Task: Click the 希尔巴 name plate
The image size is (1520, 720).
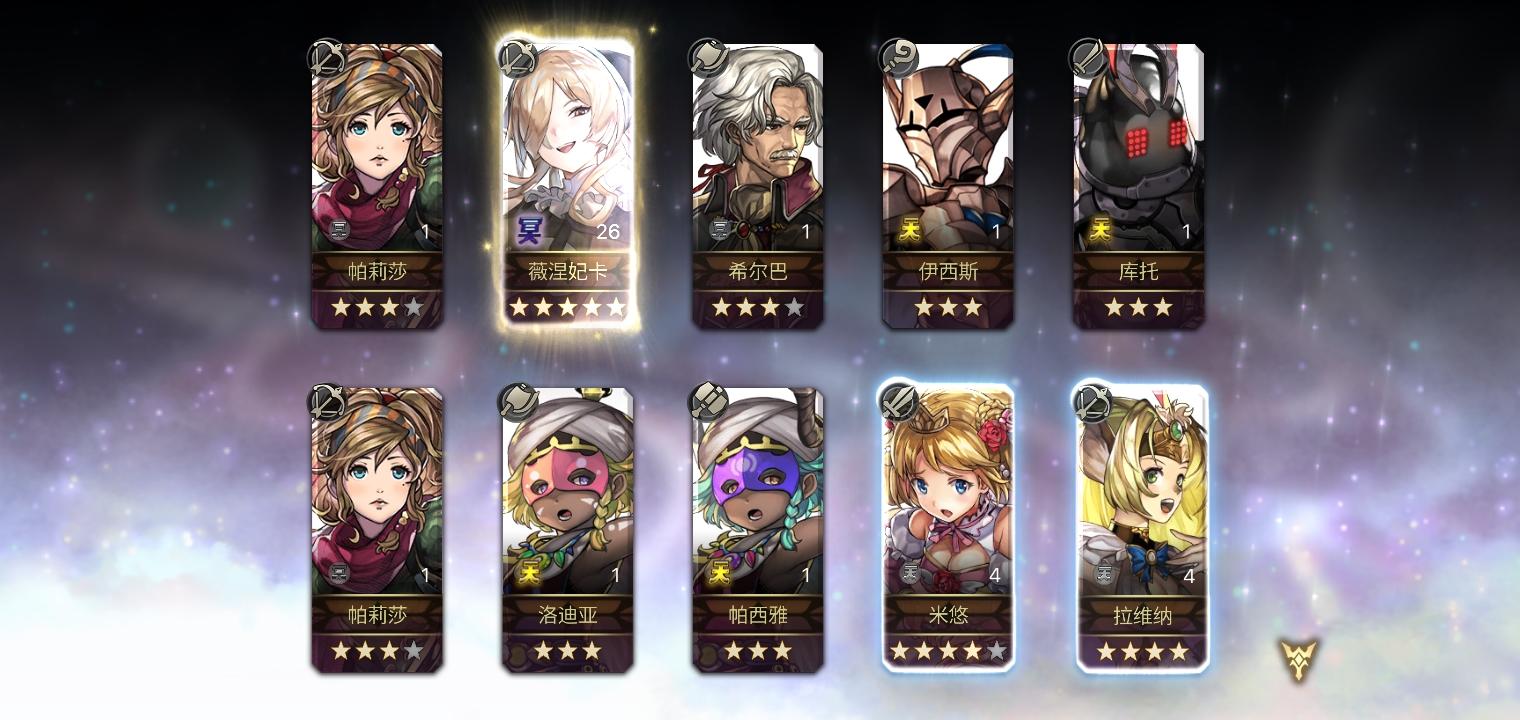Action: tap(758, 271)
